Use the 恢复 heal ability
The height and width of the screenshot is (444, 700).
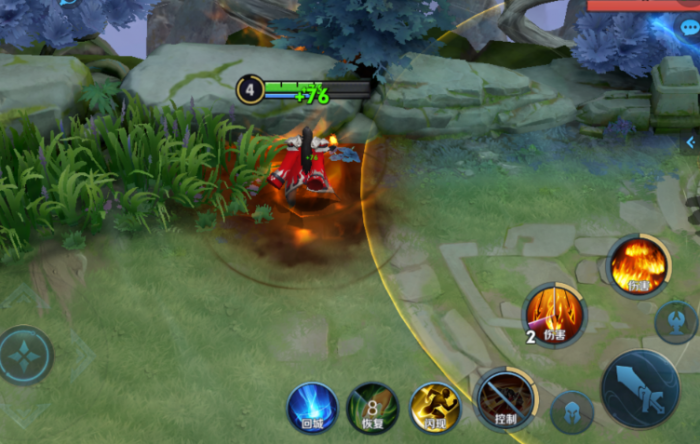372,406
